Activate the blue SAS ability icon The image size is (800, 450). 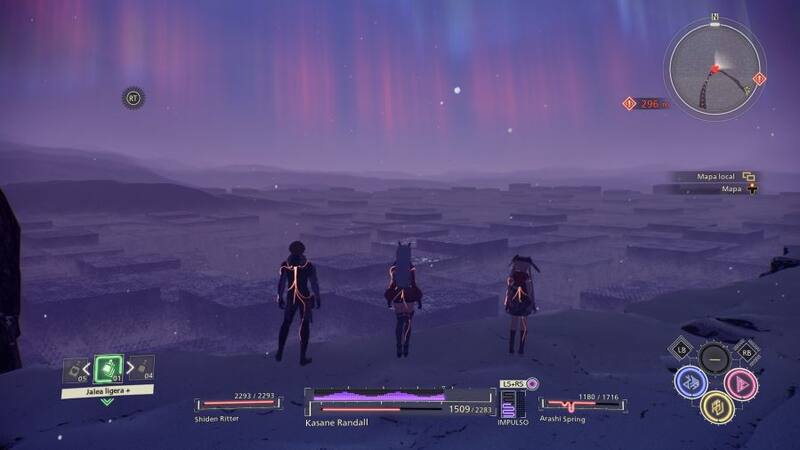click(689, 381)
